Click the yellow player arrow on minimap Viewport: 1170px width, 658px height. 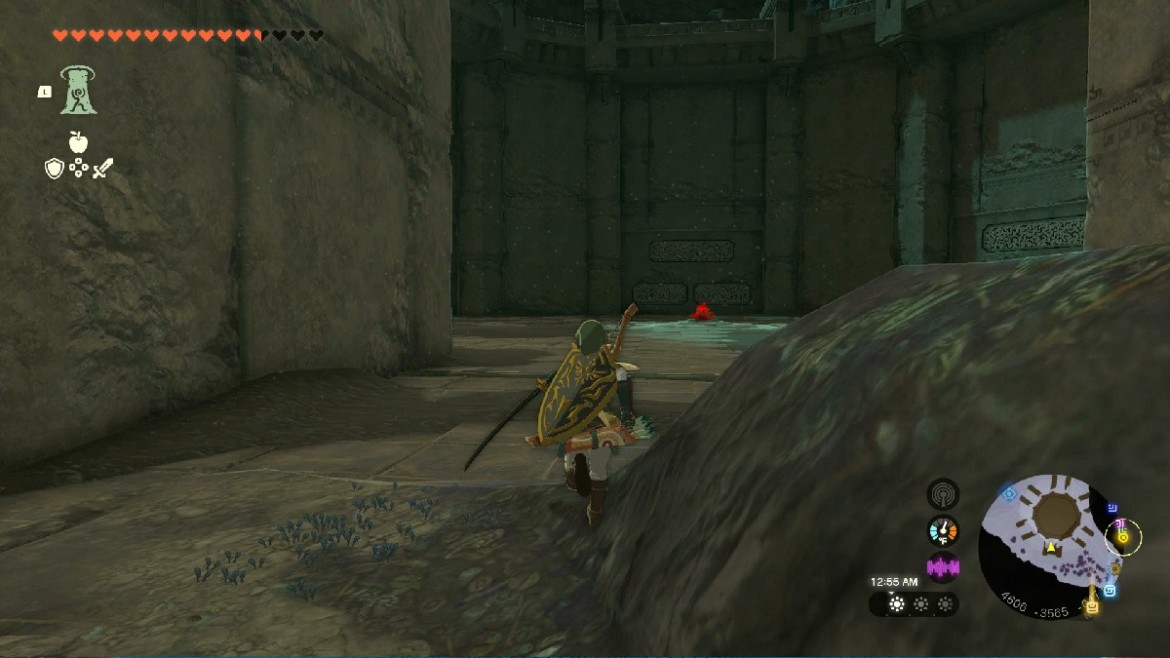click(x=1051, y=548)
